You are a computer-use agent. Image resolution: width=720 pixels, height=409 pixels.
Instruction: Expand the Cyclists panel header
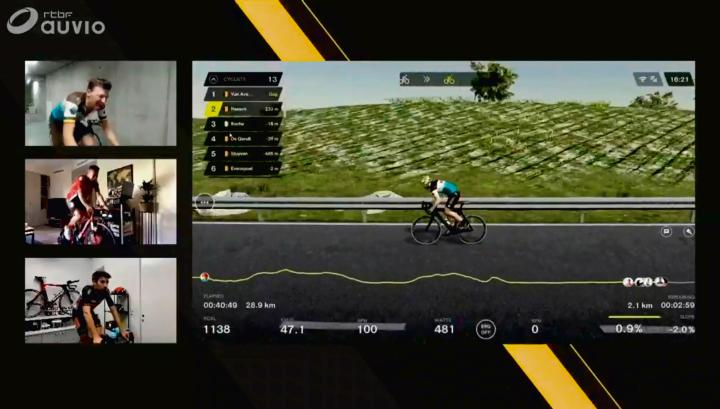click(x=243, y=78)
